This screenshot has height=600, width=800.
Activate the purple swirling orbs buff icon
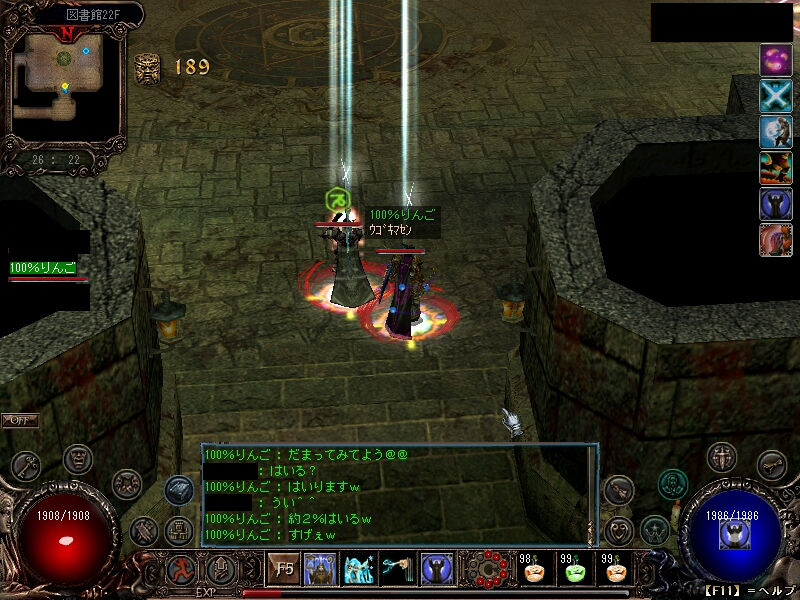776,59
